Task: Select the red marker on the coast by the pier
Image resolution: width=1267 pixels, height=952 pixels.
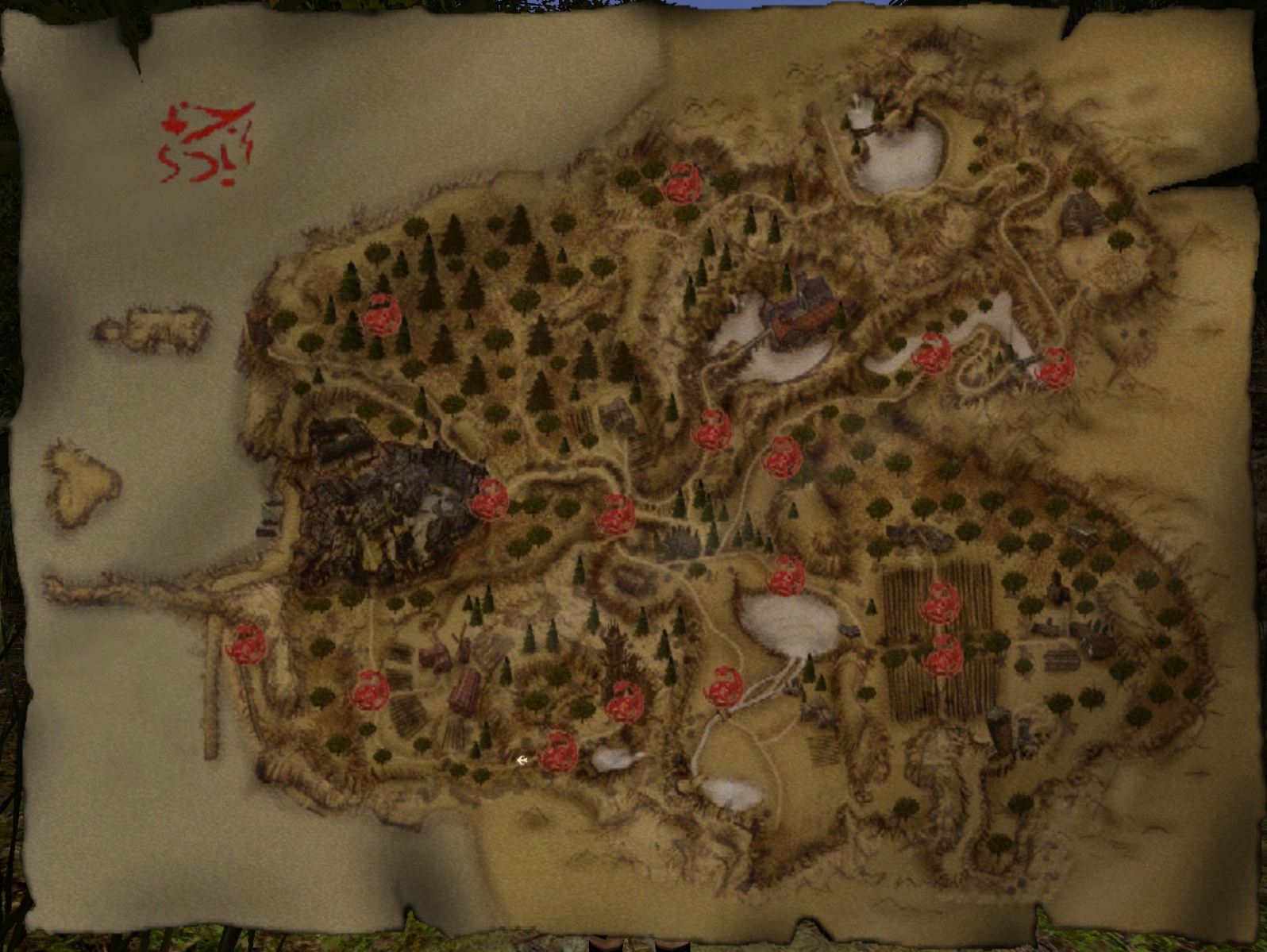Action: click(245, 644)
